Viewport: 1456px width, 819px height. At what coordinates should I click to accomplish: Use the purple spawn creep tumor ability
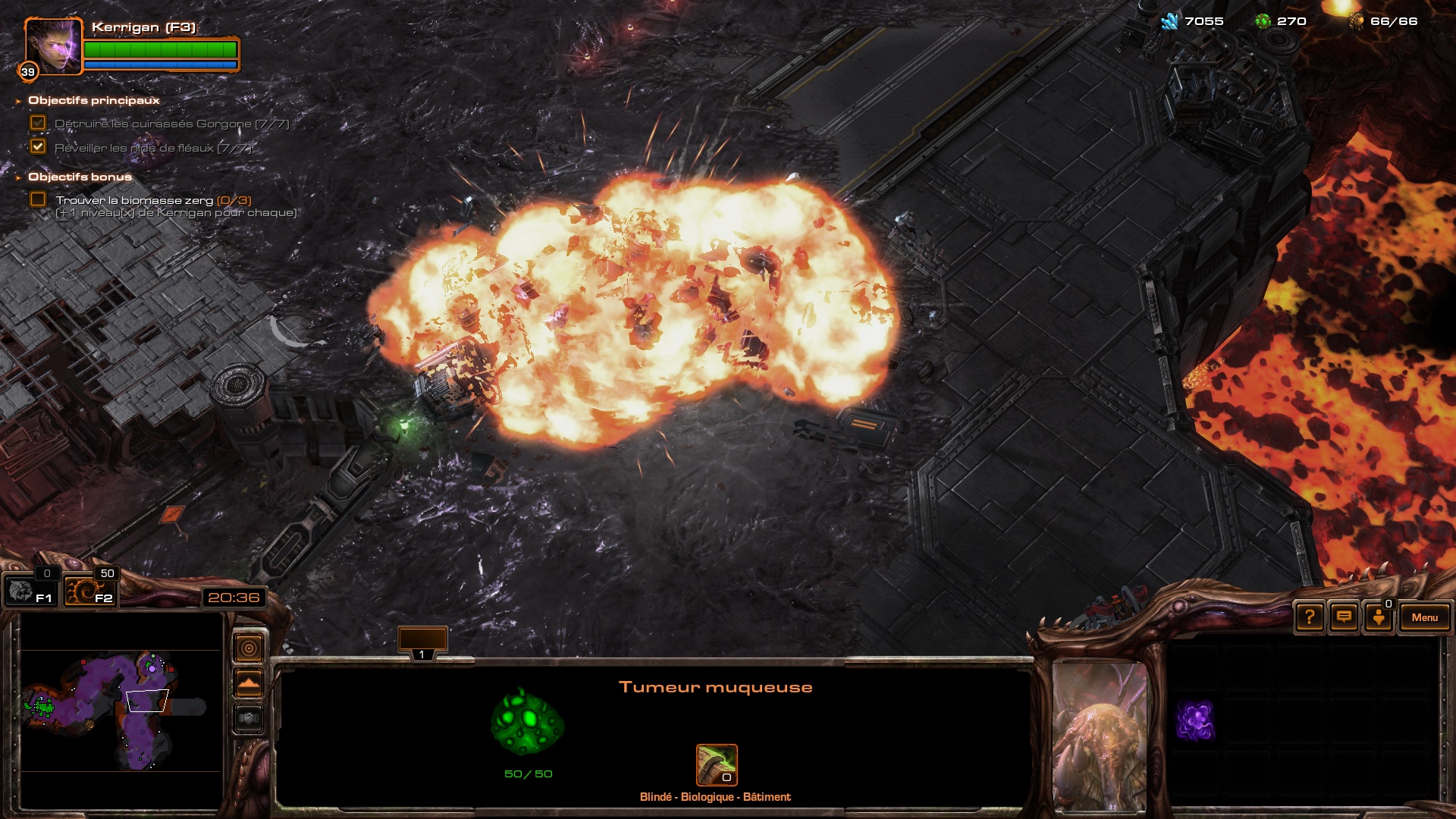tap(1195, 720)
